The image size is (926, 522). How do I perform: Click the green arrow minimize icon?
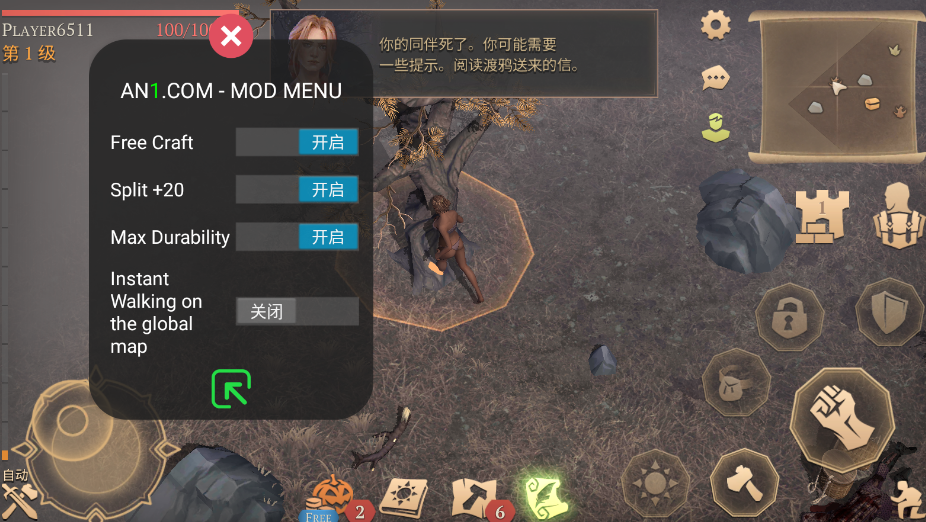pyautogui.click(x=231, y=389)
